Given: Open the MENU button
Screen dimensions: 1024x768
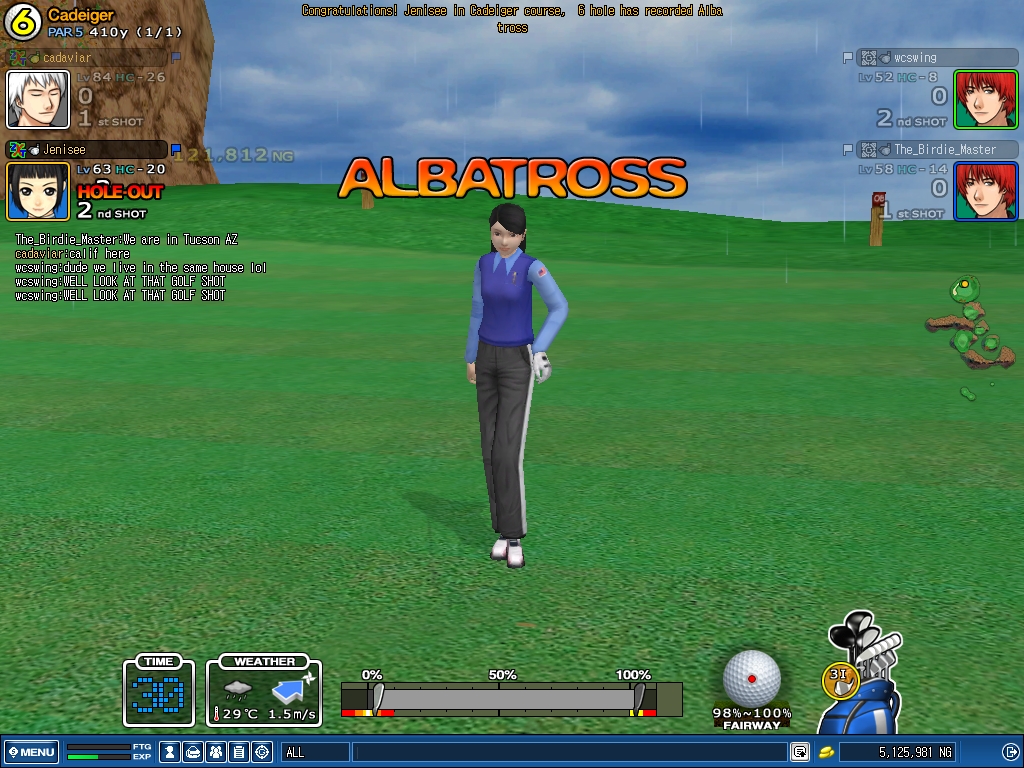Looking at the screenshot, I should [32, 752].
